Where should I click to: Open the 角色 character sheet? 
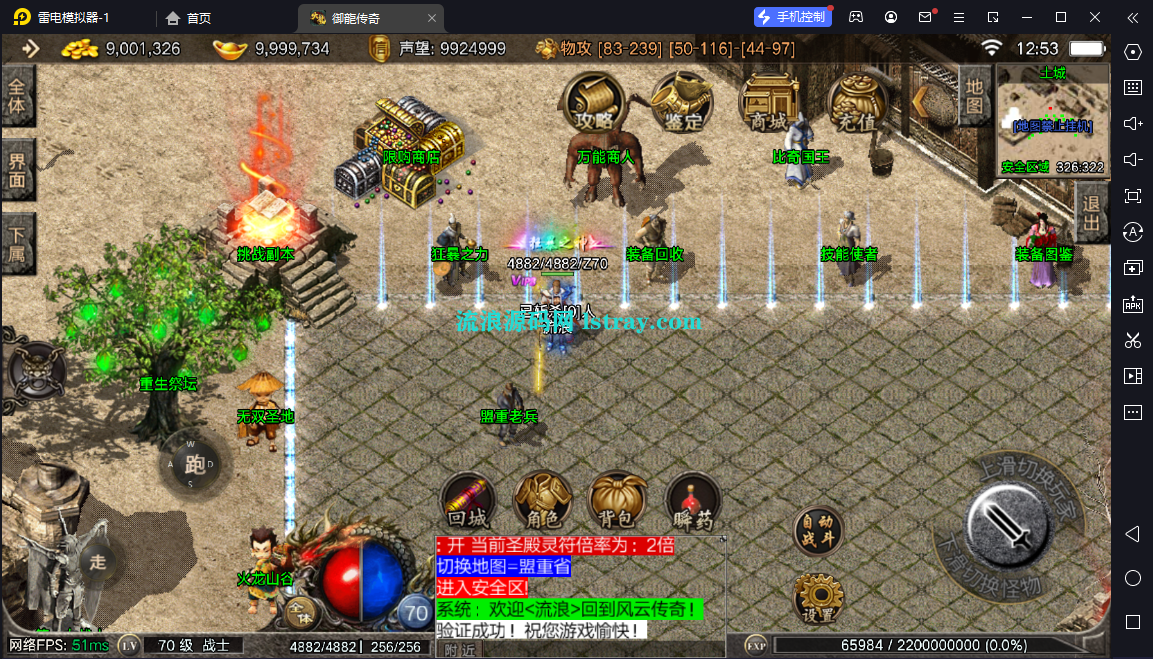point(543,500)
